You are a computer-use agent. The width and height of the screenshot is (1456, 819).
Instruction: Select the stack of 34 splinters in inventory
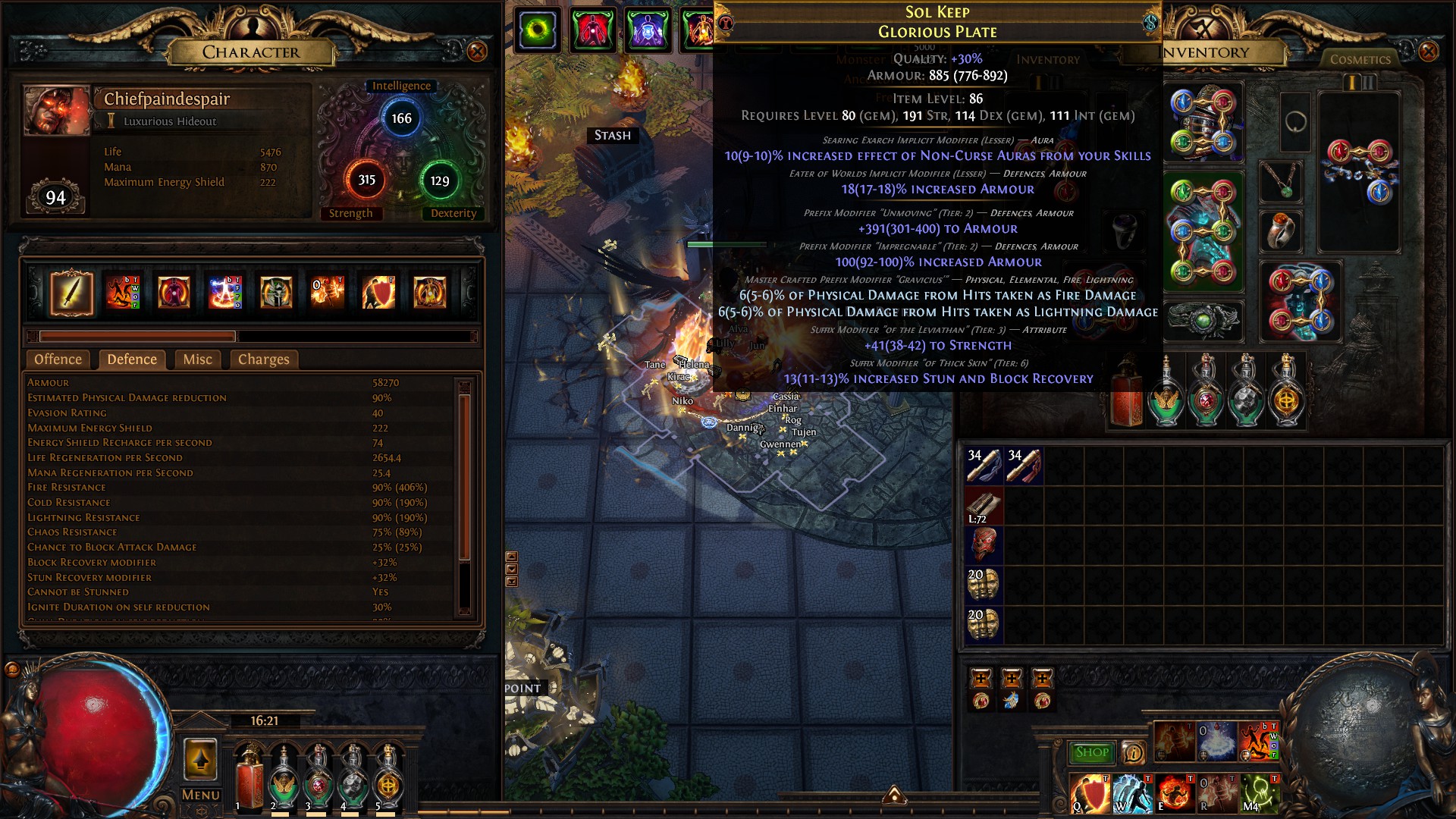click(984, 464)
